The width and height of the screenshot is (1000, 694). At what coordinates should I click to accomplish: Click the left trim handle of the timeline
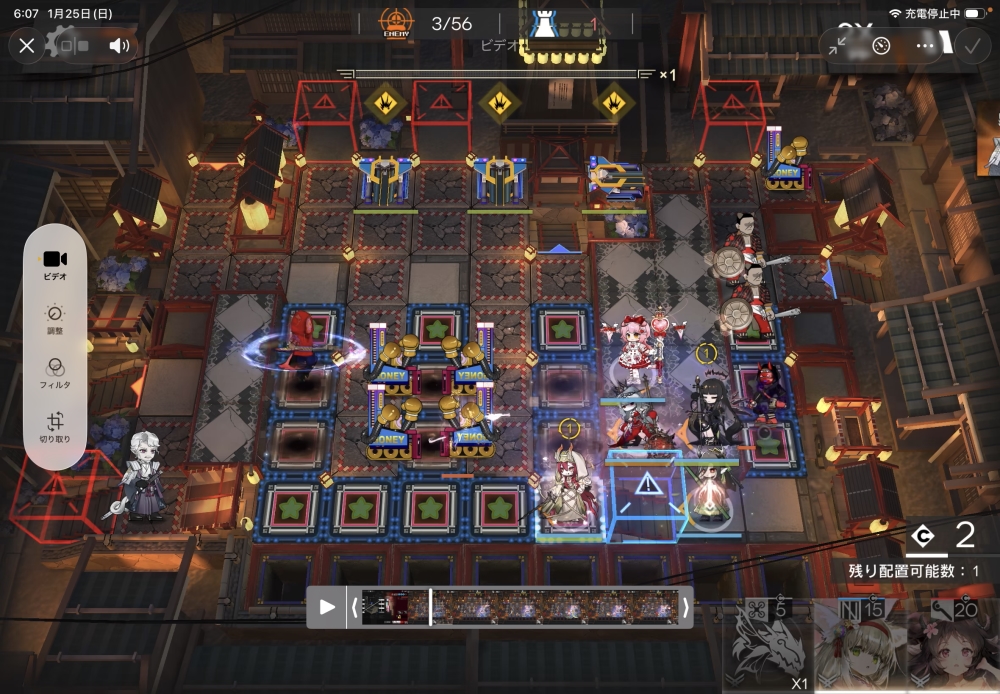353,607
